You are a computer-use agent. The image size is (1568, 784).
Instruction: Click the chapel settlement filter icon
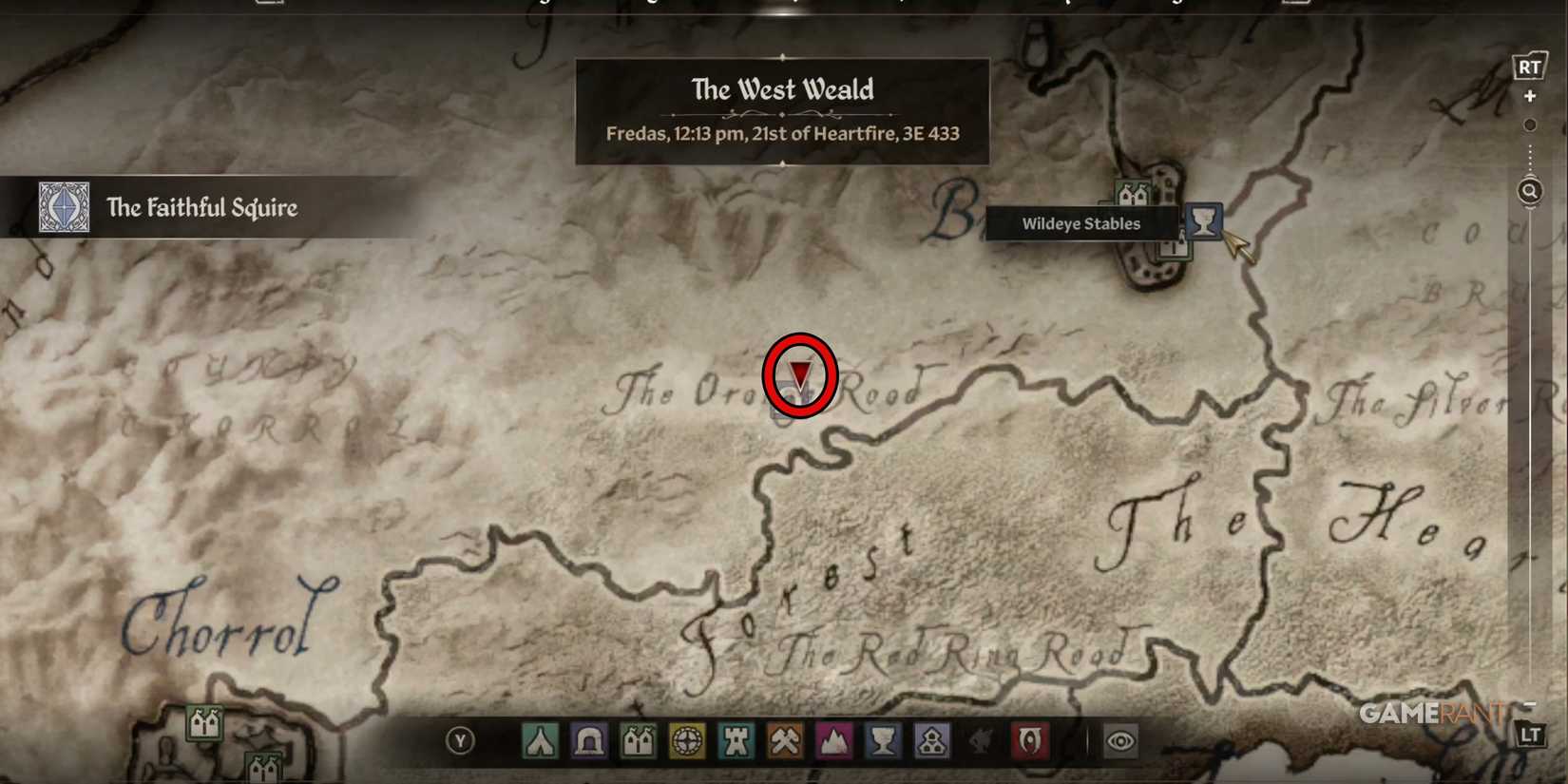pyautogui.click(x=932, y=740)
